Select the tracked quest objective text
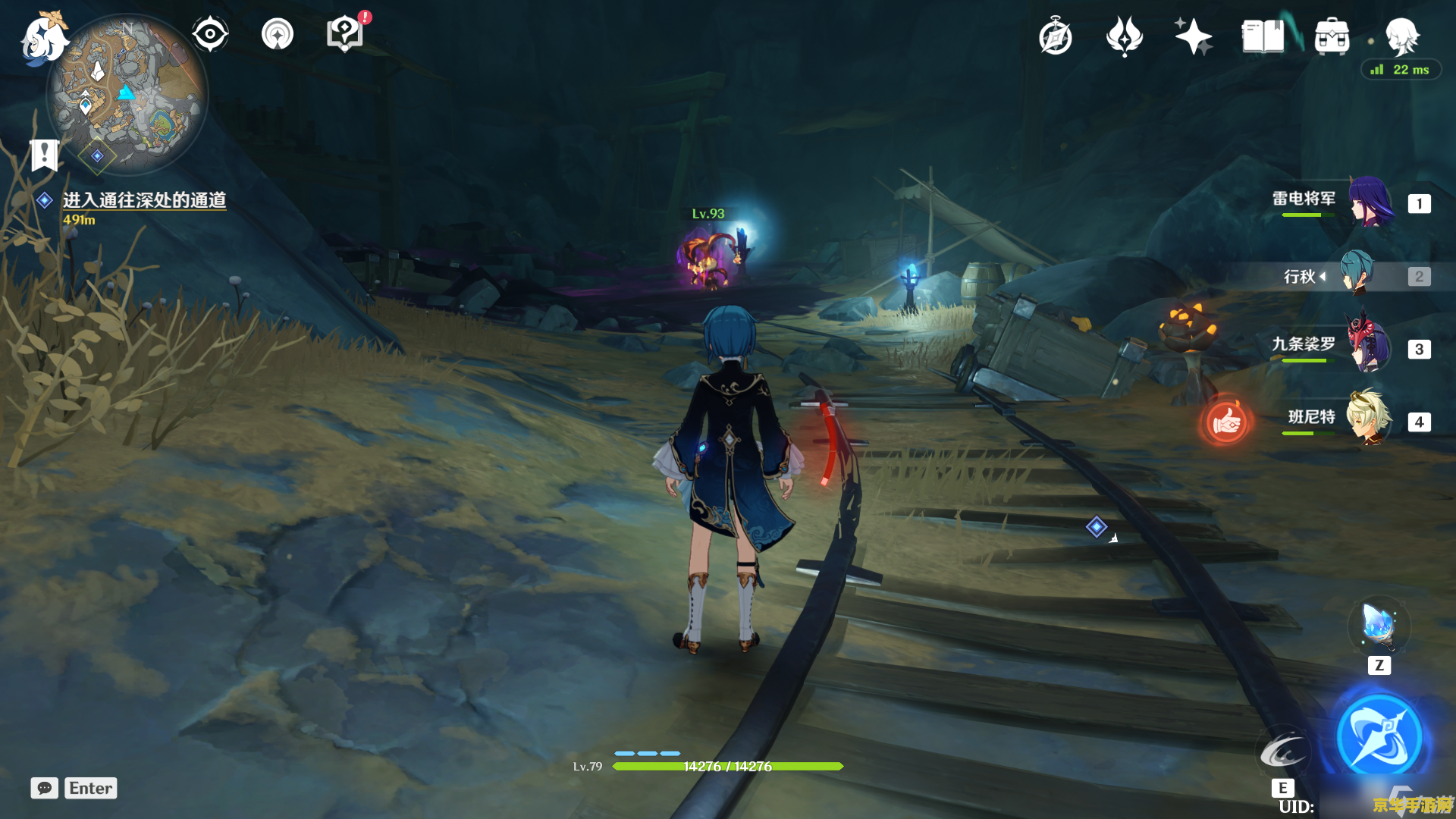This screenshot has height=819, width=1456. pos(144,200)
